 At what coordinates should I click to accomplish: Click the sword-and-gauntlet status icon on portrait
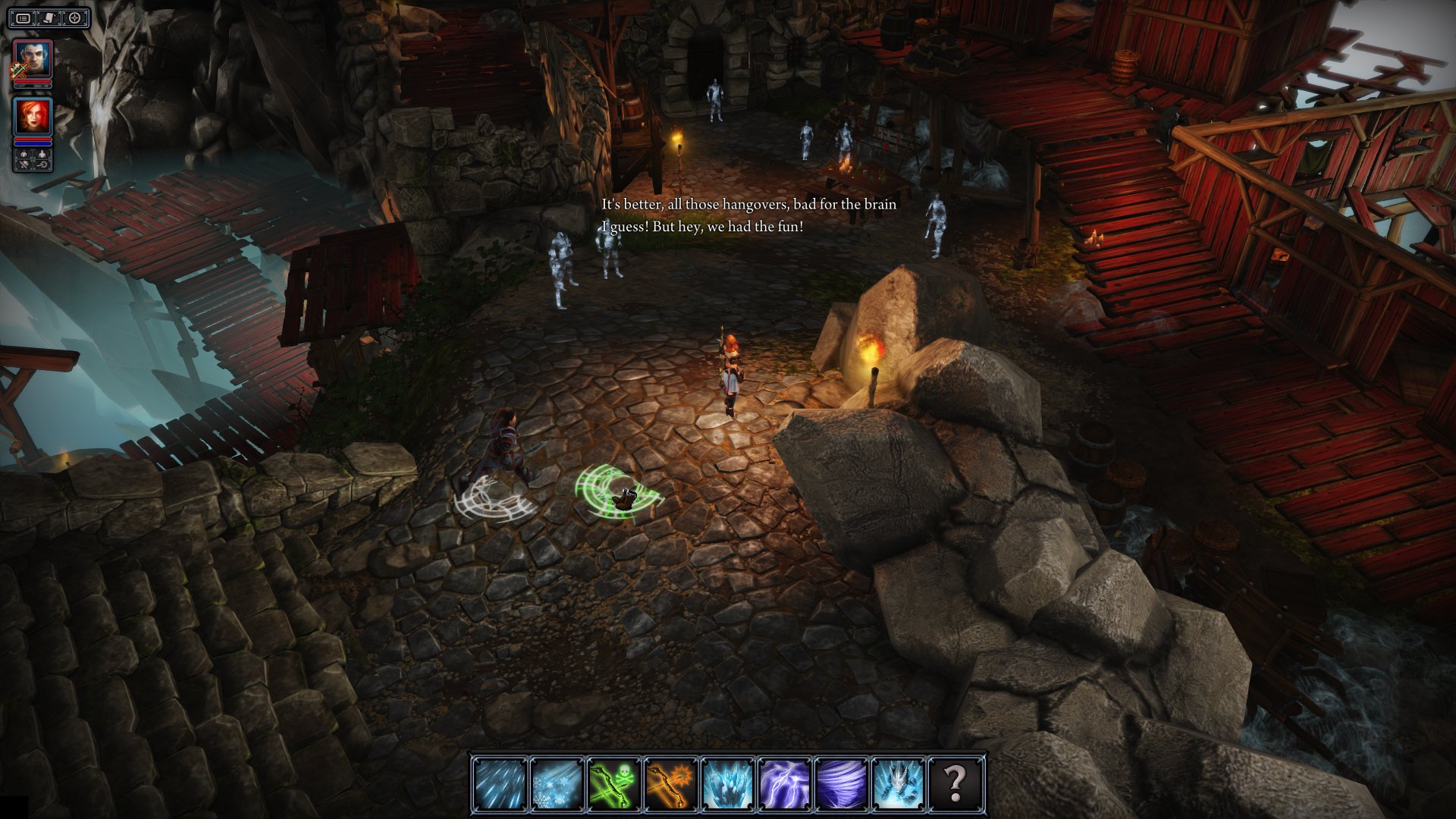click(18, 71)
